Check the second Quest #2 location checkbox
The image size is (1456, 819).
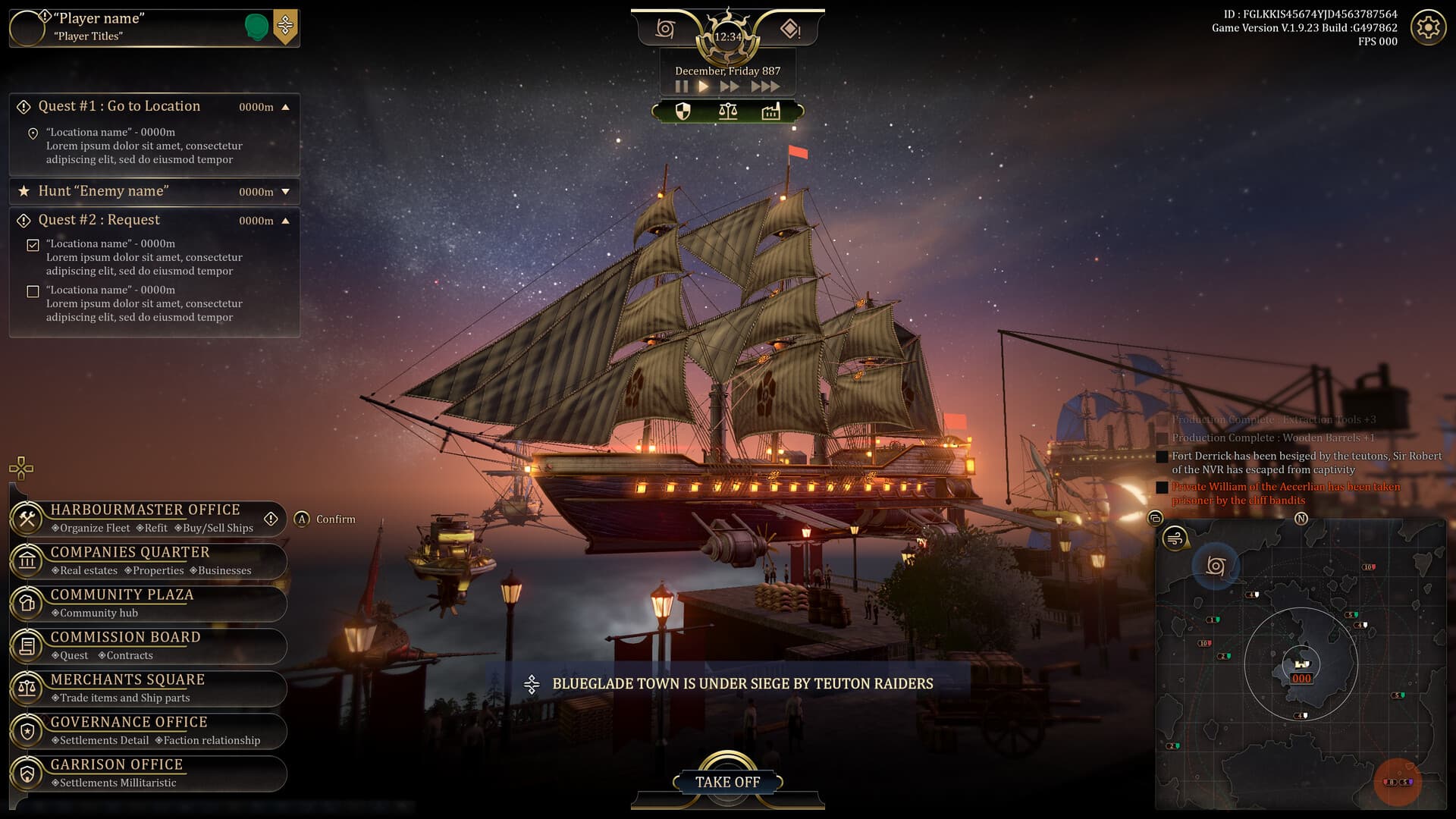click(32, 290)
